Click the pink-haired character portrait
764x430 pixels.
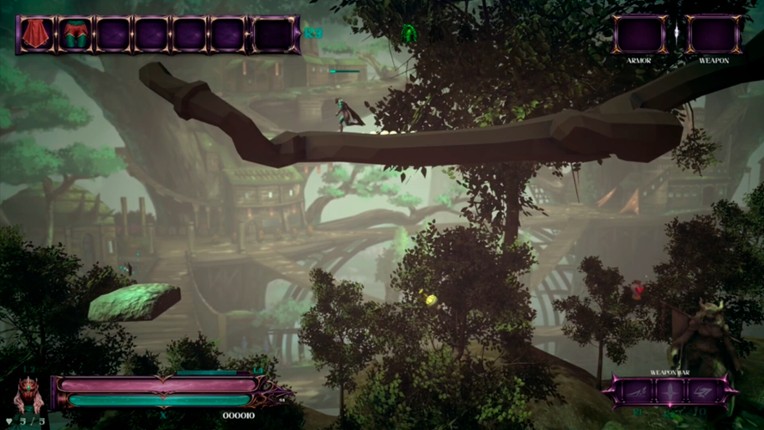[x=28, y=395]
